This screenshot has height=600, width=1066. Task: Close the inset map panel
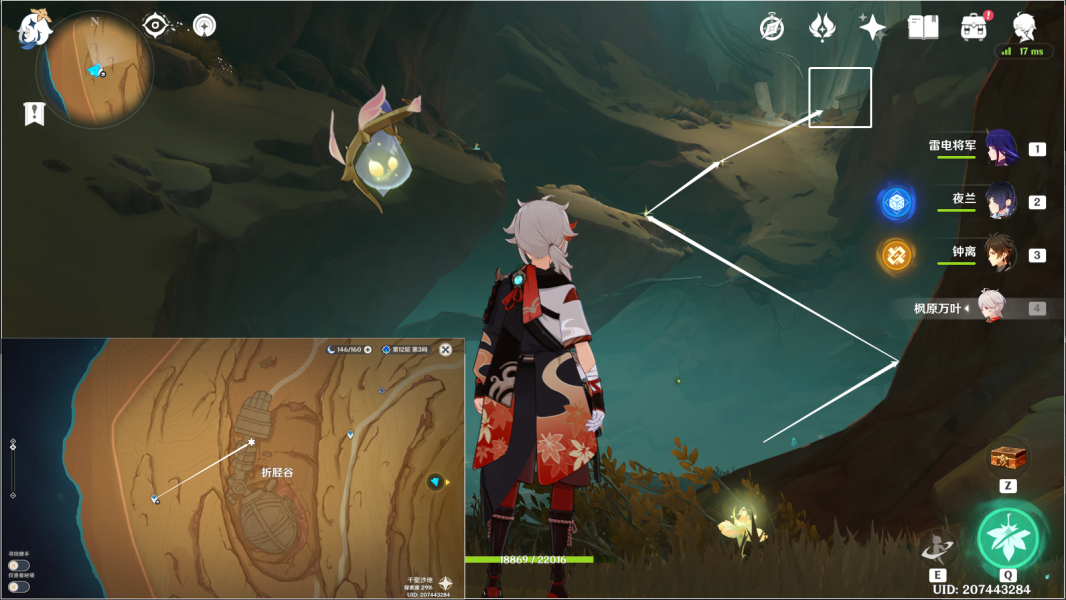point(446,349)
